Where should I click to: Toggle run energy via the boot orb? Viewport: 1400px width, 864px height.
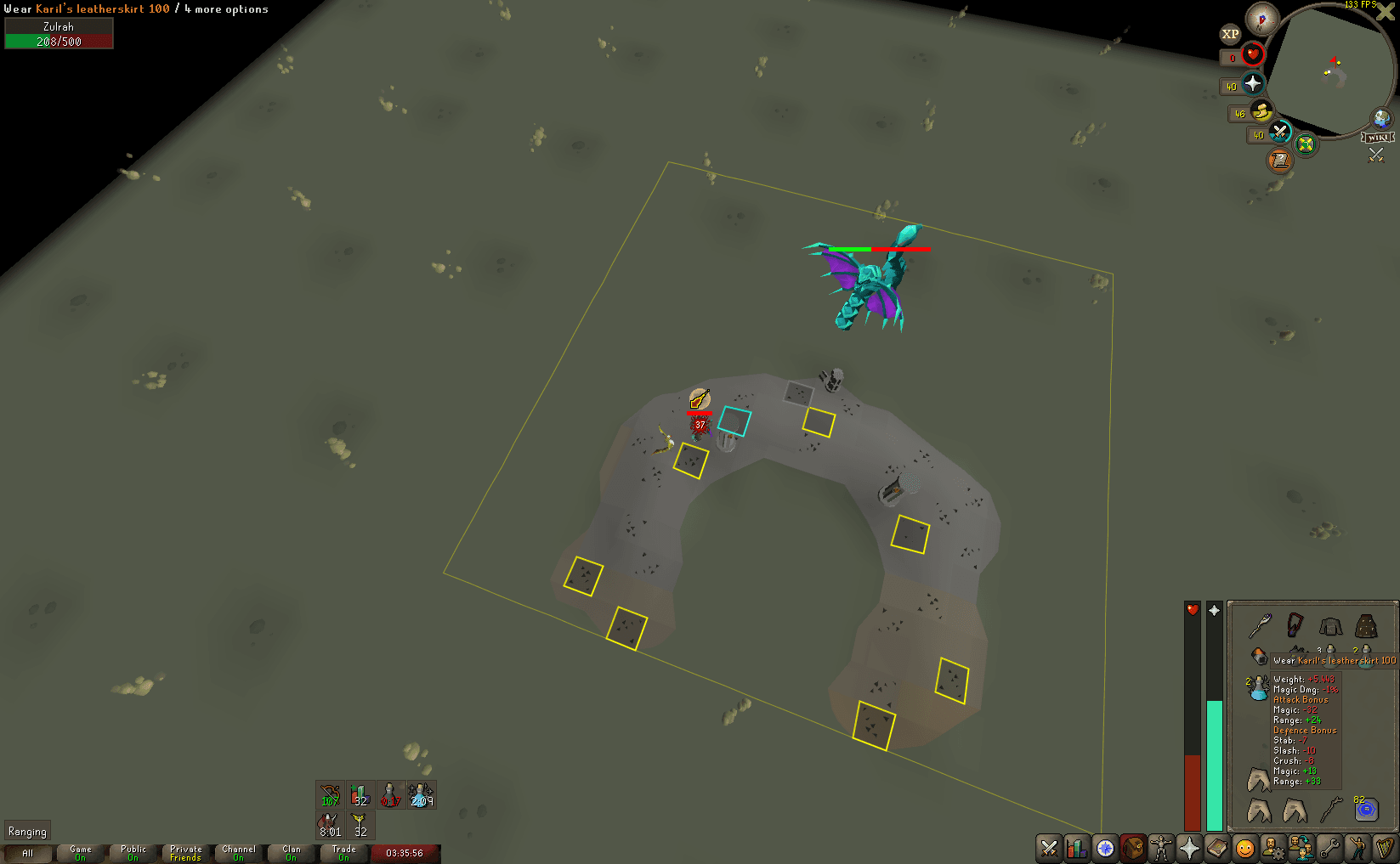click(x=1260, y=113)
